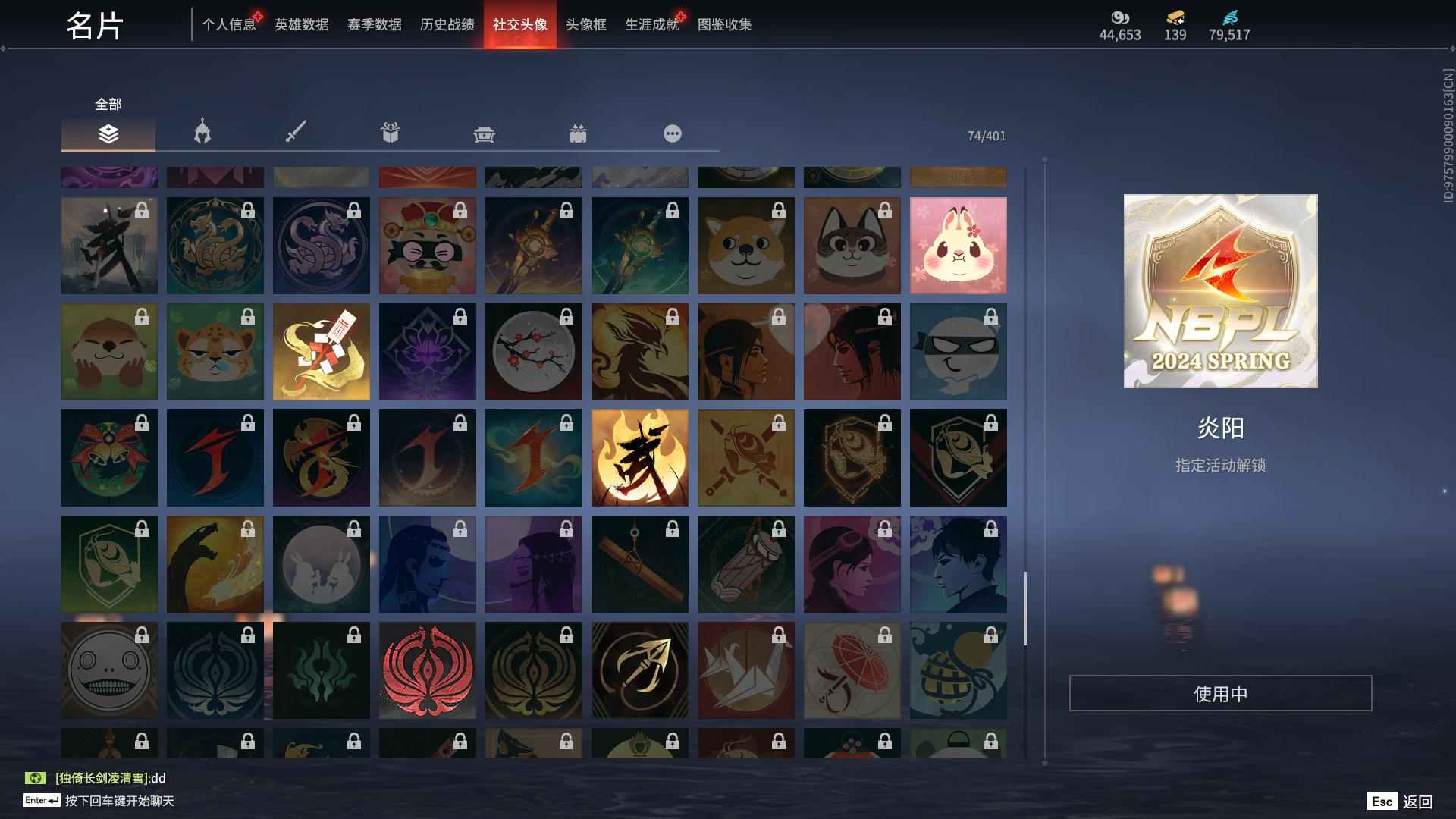Click the gift box filter icon
Image resolution: width=1456 pixels, height=819 pixels.
[x=389, y=133]
